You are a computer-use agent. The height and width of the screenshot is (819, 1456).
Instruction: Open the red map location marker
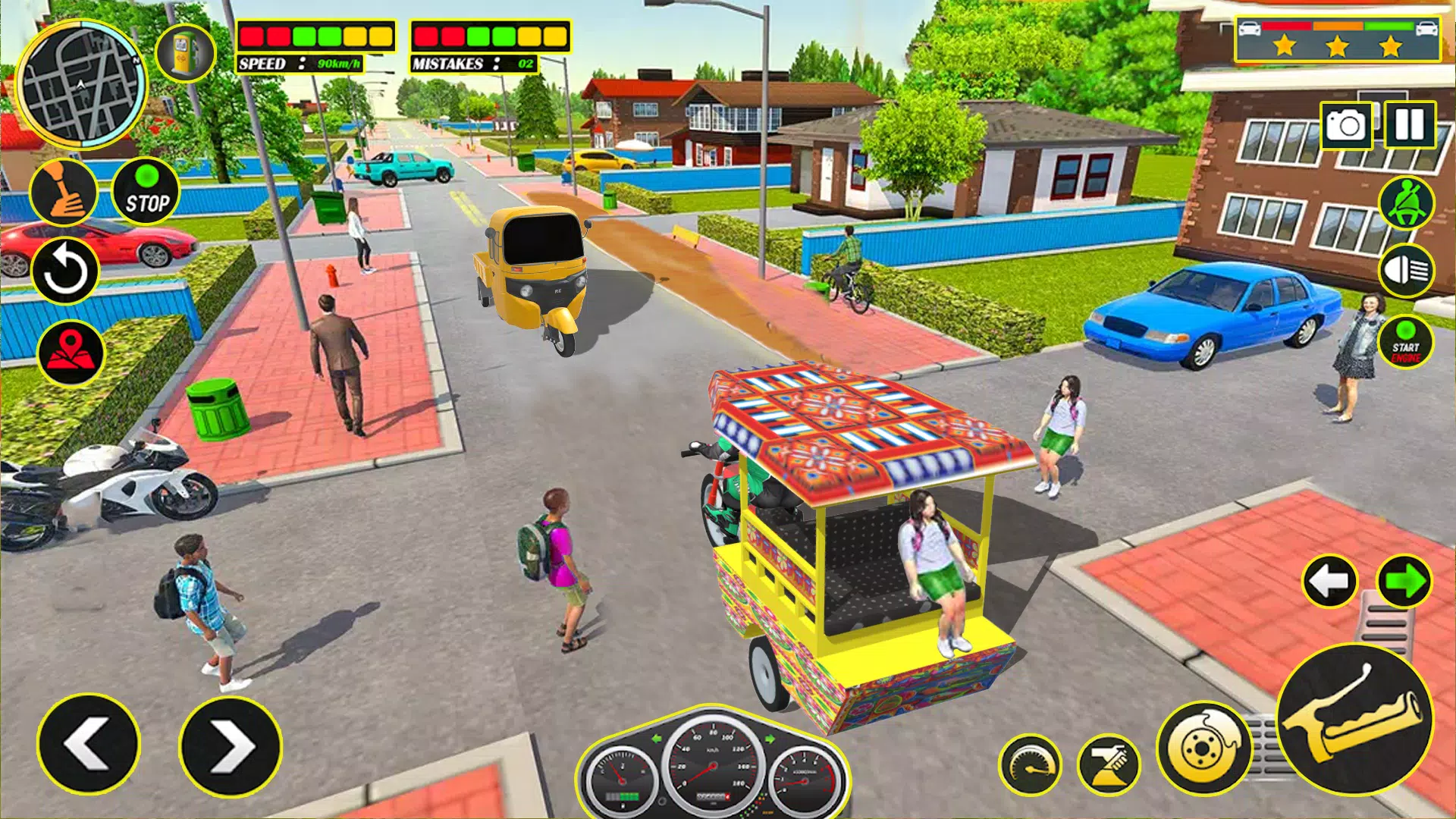pos(71,353)
